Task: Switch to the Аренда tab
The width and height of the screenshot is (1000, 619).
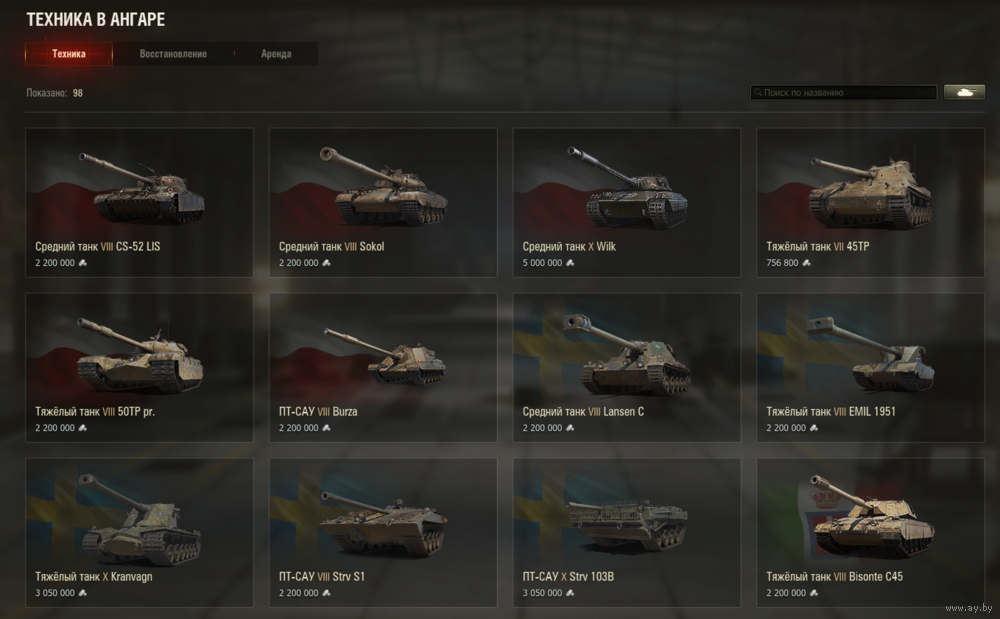Action: coord(276,54)
